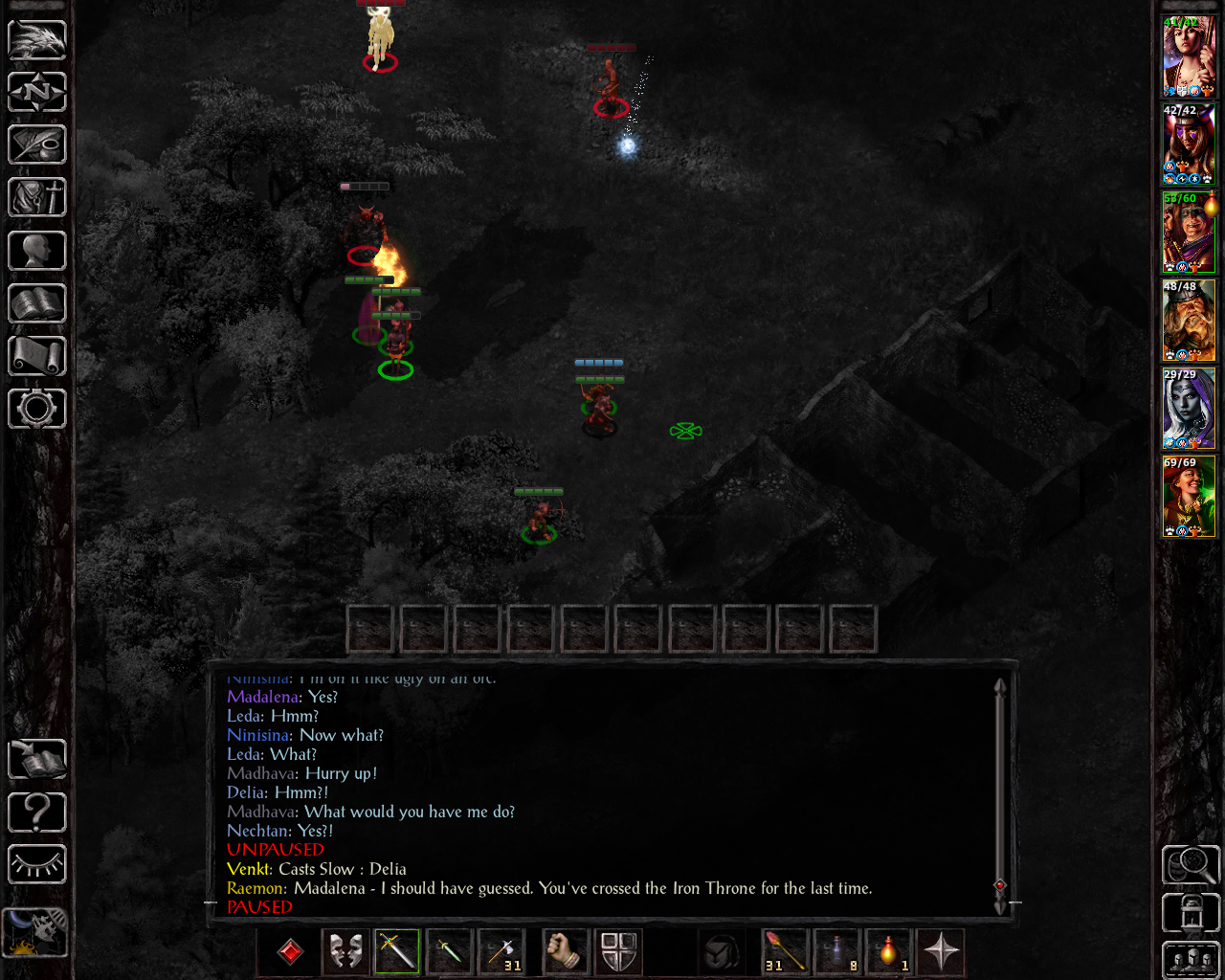Viewport: 1225px width, 980px height.
Task: Click the question mark help button
Action: coord(37,813)
